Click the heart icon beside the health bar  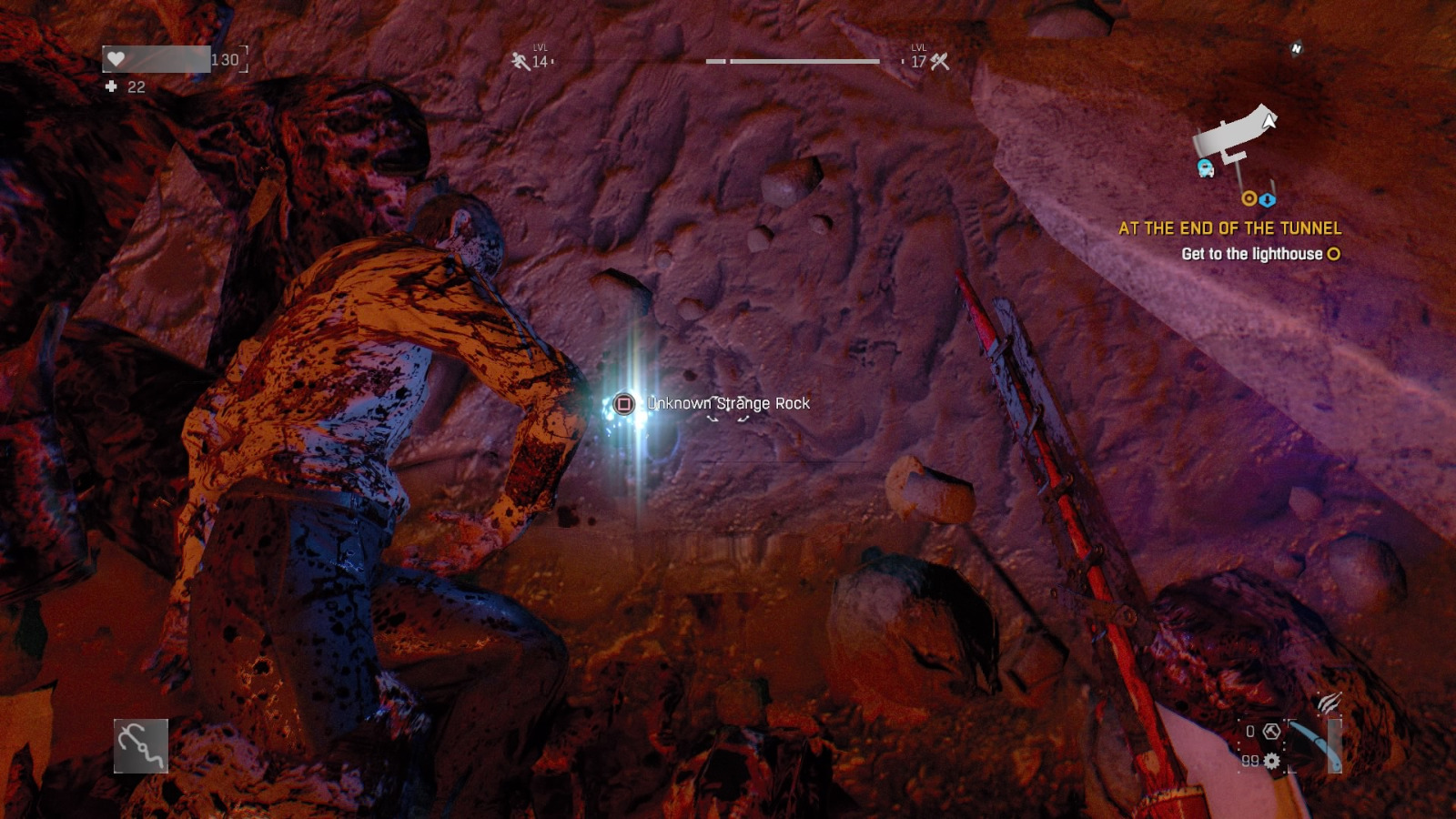point(118,57)
